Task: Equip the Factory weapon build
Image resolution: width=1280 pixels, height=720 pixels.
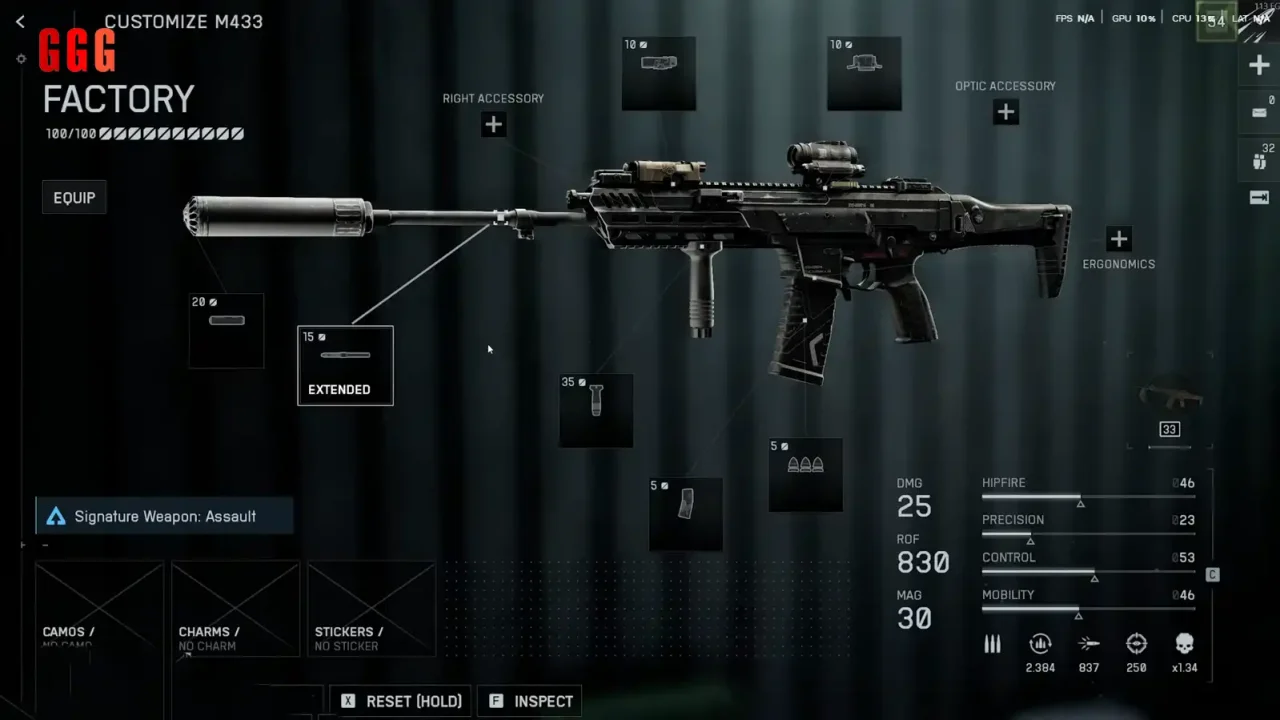Action: tap(74, 198)
